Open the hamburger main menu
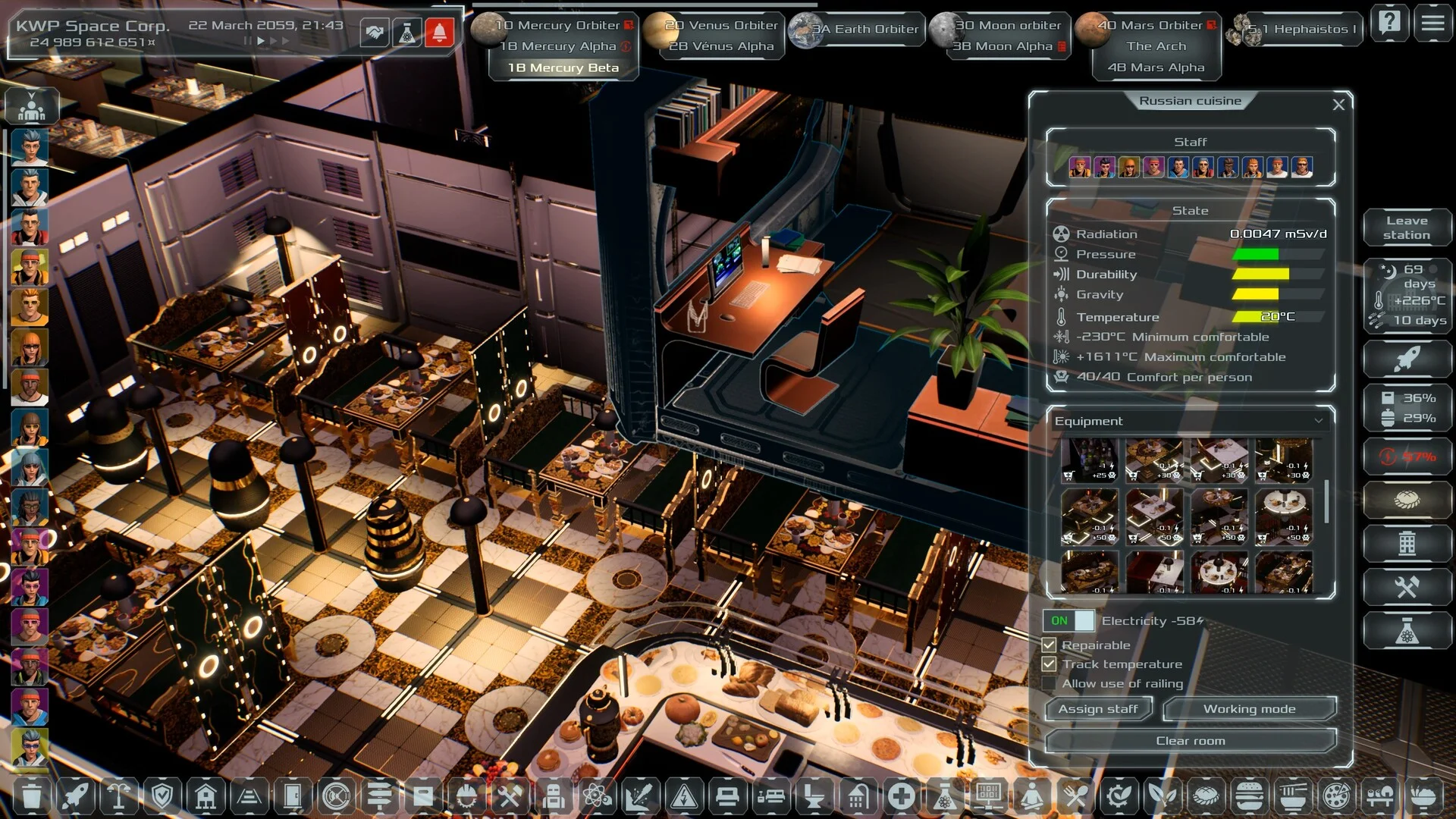The image size is (1456, 819). pyautogui.click(x=1432, y=23)
